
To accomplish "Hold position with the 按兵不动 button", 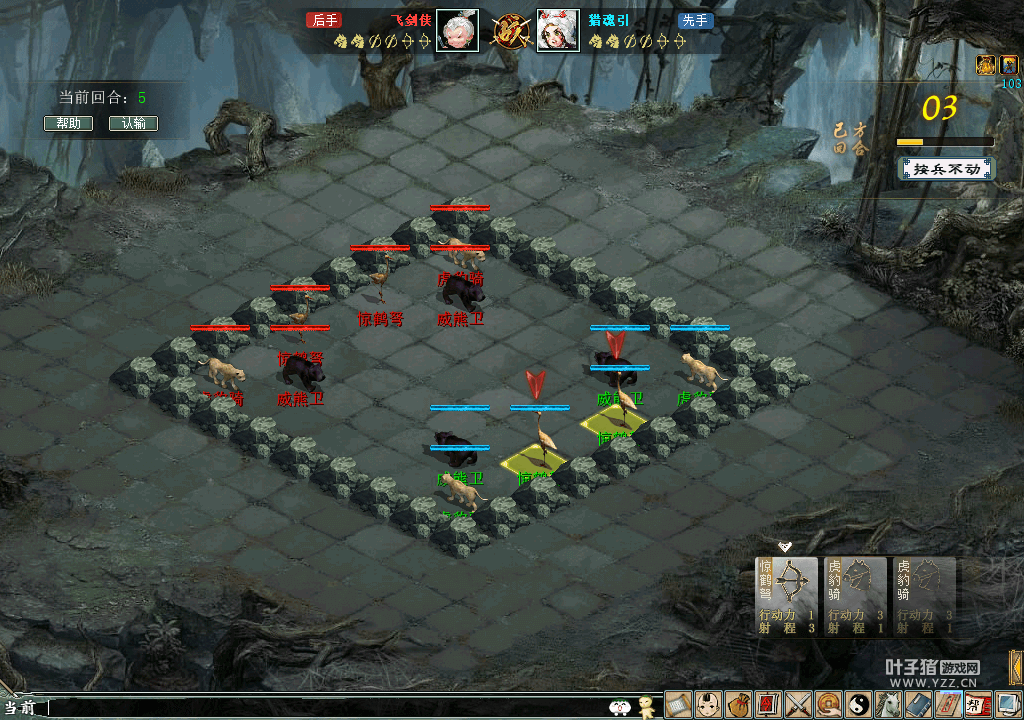I will point(946,168).
